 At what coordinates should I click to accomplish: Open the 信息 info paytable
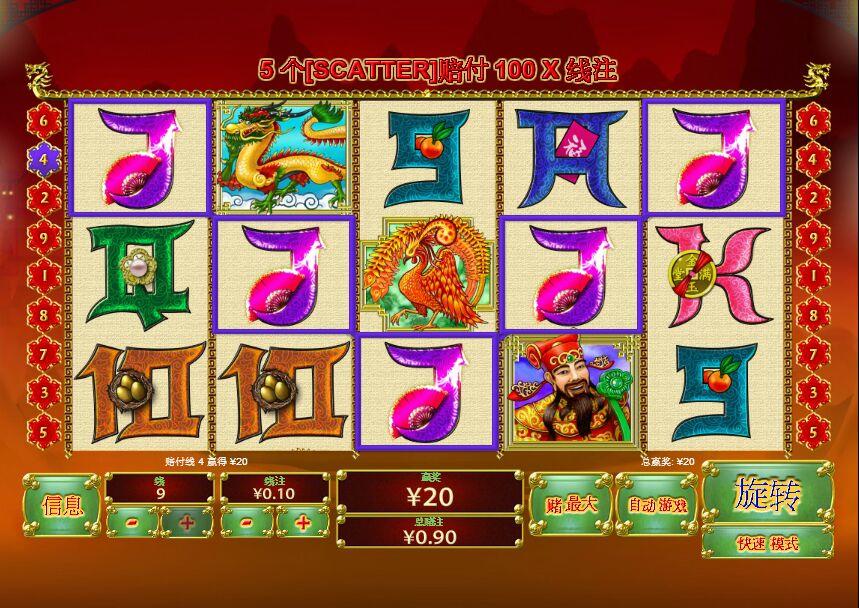coord(60,505)
